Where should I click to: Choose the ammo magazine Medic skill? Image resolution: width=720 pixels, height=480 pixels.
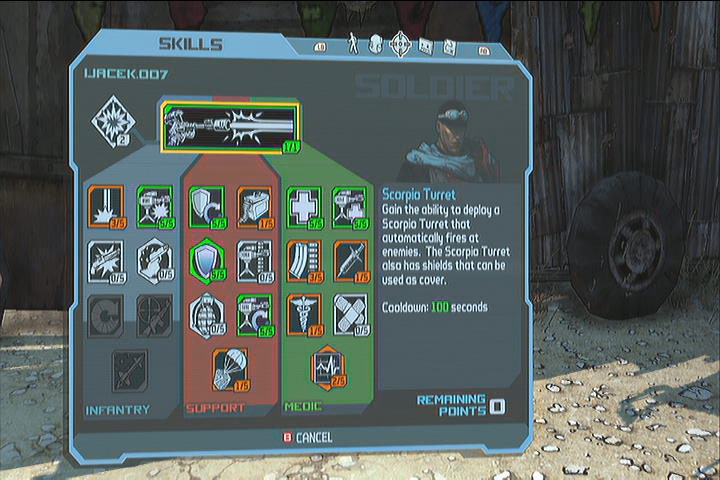tap(304, 260)
